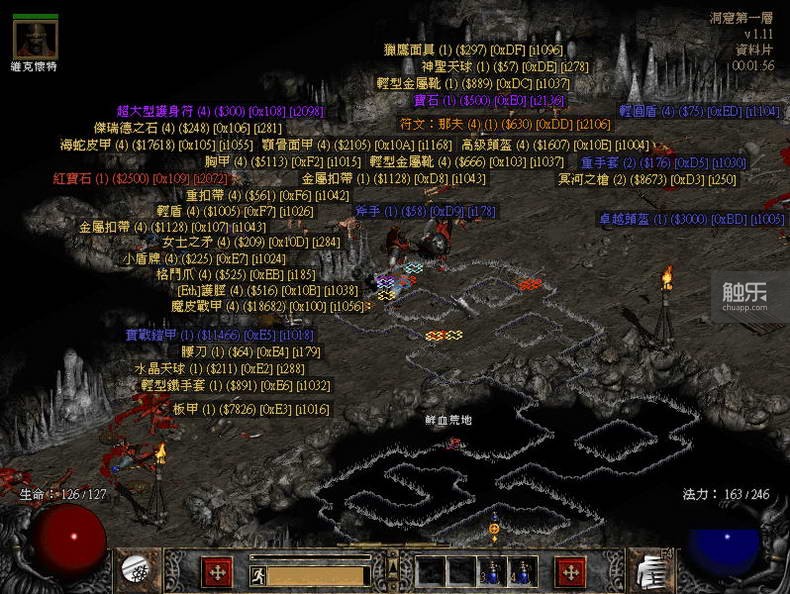Image resolution: width=790 pixels, height=594 pixels.
Task: Click the red new stat points button
Action: pyautogui.click(x=217, y=571)
